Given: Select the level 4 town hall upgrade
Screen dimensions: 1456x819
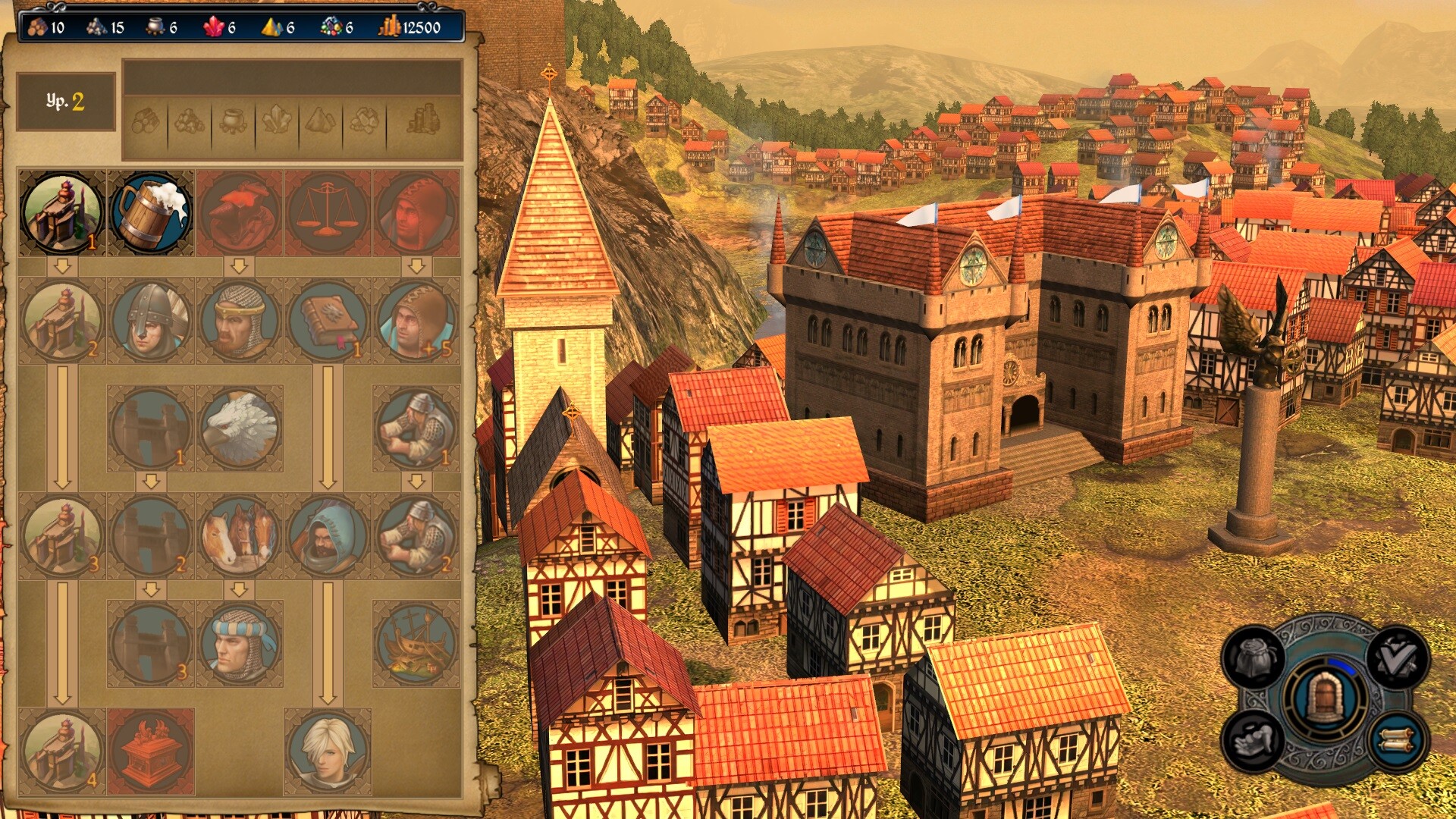Looking at the screenshot, I should [62, 751].
